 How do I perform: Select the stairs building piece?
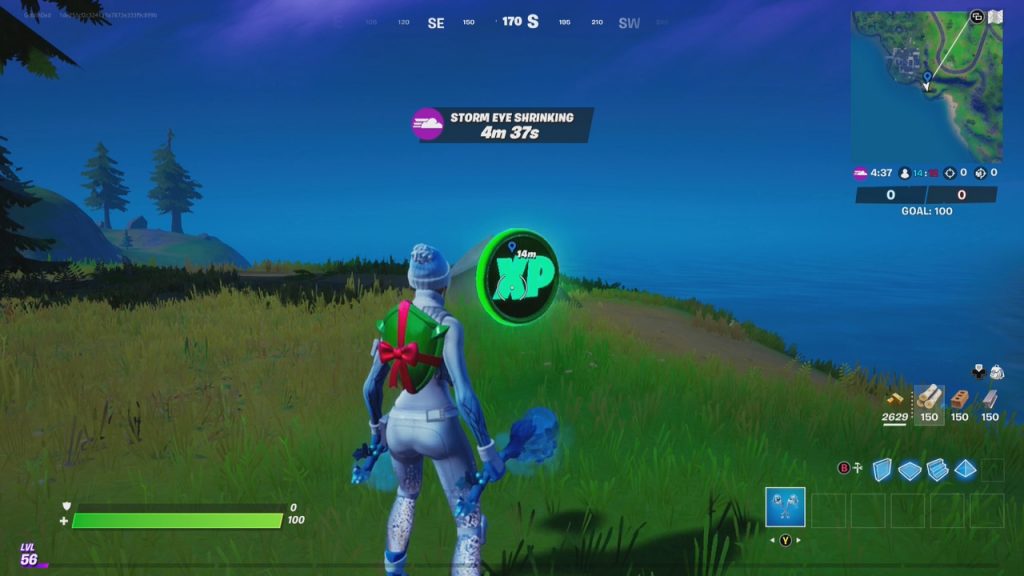(x=938, y=469)
